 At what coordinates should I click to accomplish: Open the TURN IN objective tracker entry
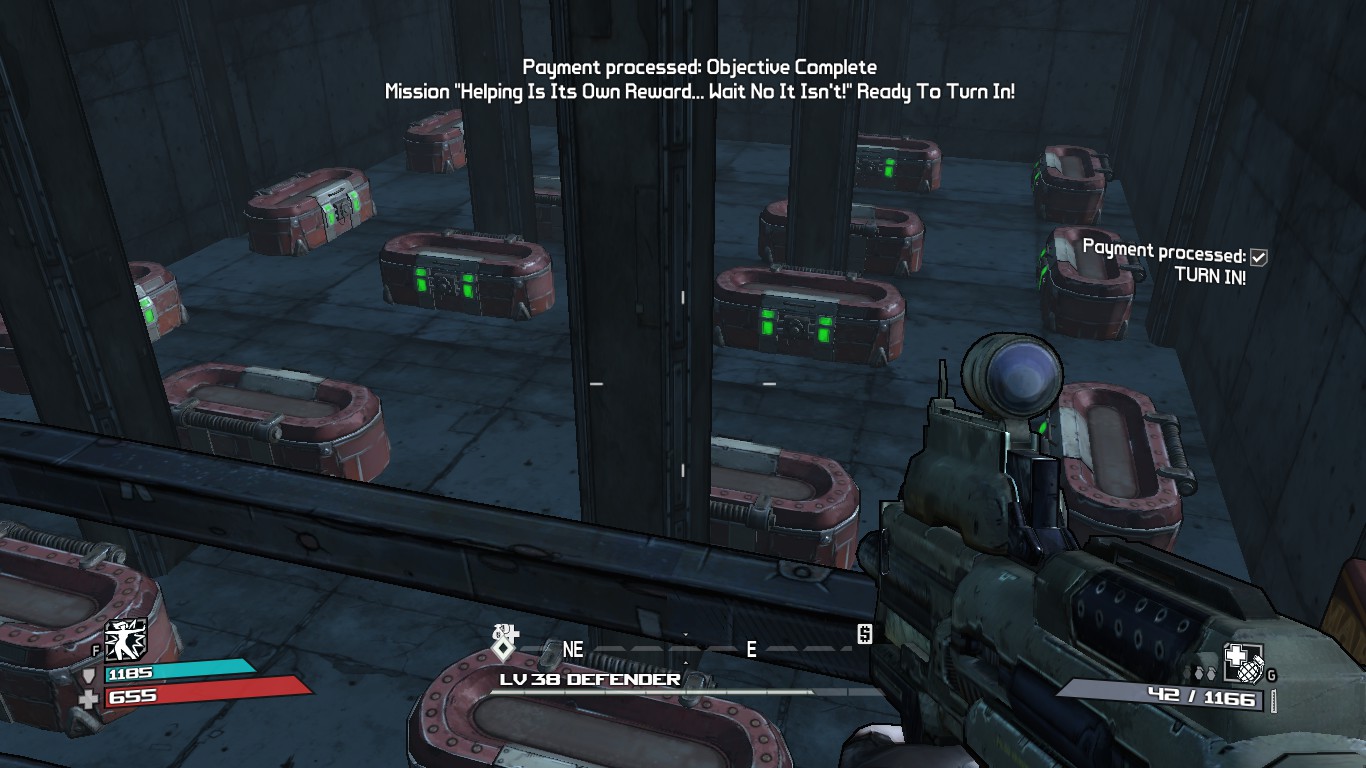pyautogui.click(x=1210, y=277)
